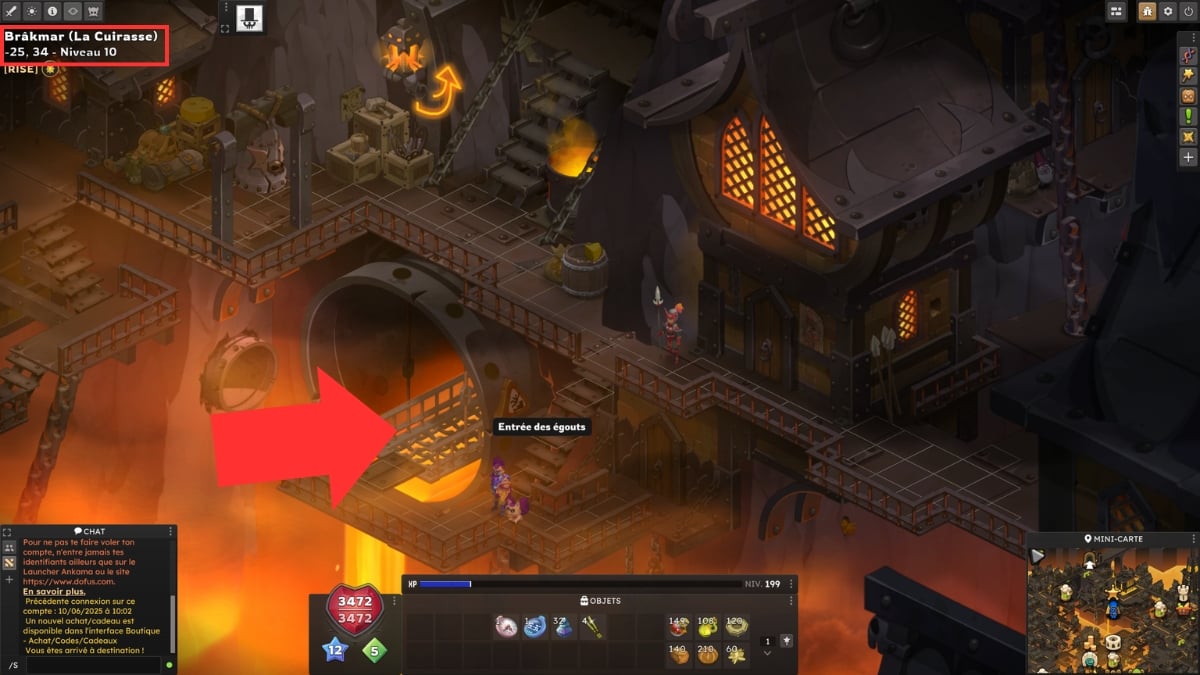
Task: Click the blue star action points icon
Action: pyautogui.click(x=334, y=652)
